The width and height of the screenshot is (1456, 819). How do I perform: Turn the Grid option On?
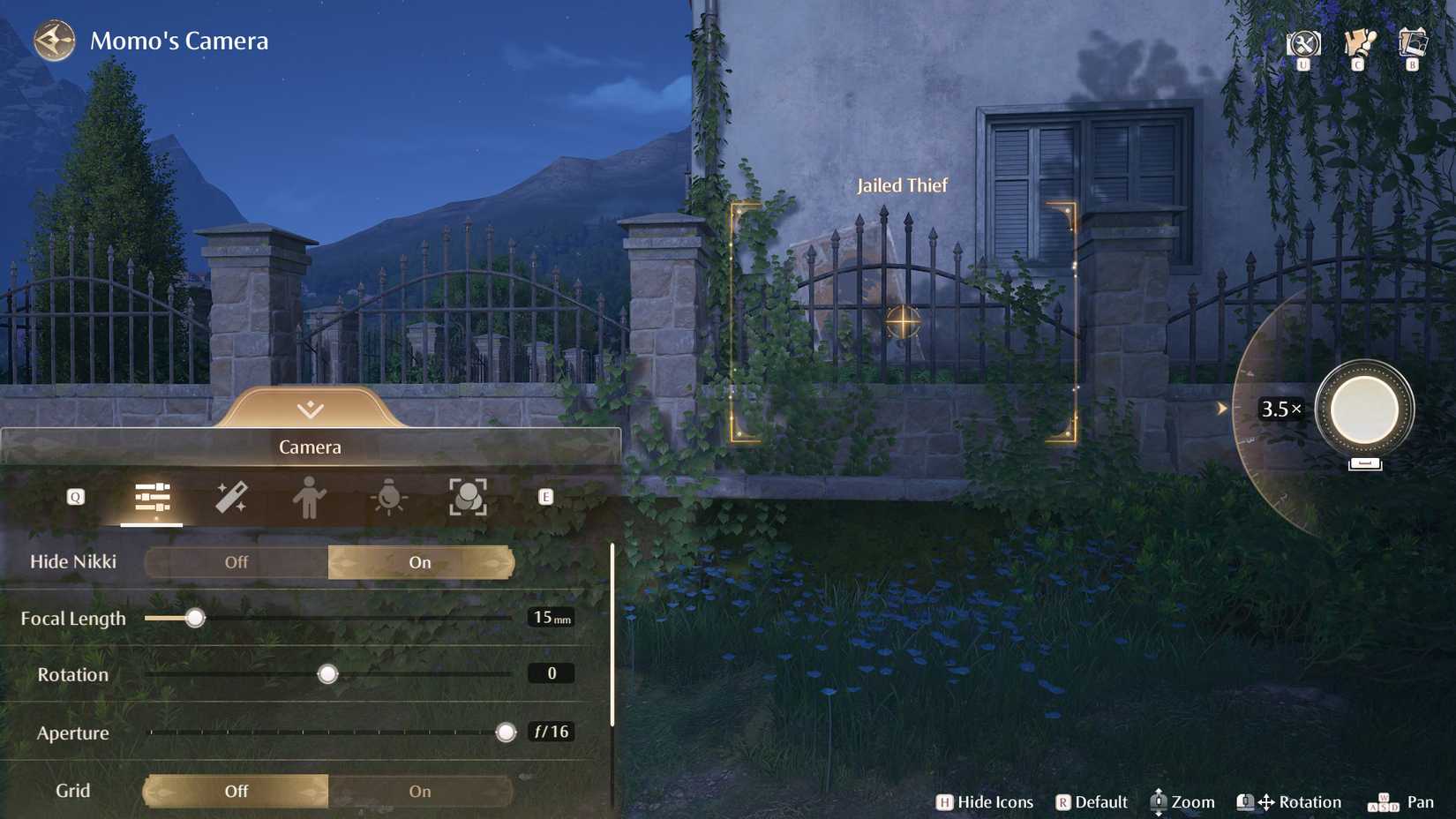pos(420,792)
